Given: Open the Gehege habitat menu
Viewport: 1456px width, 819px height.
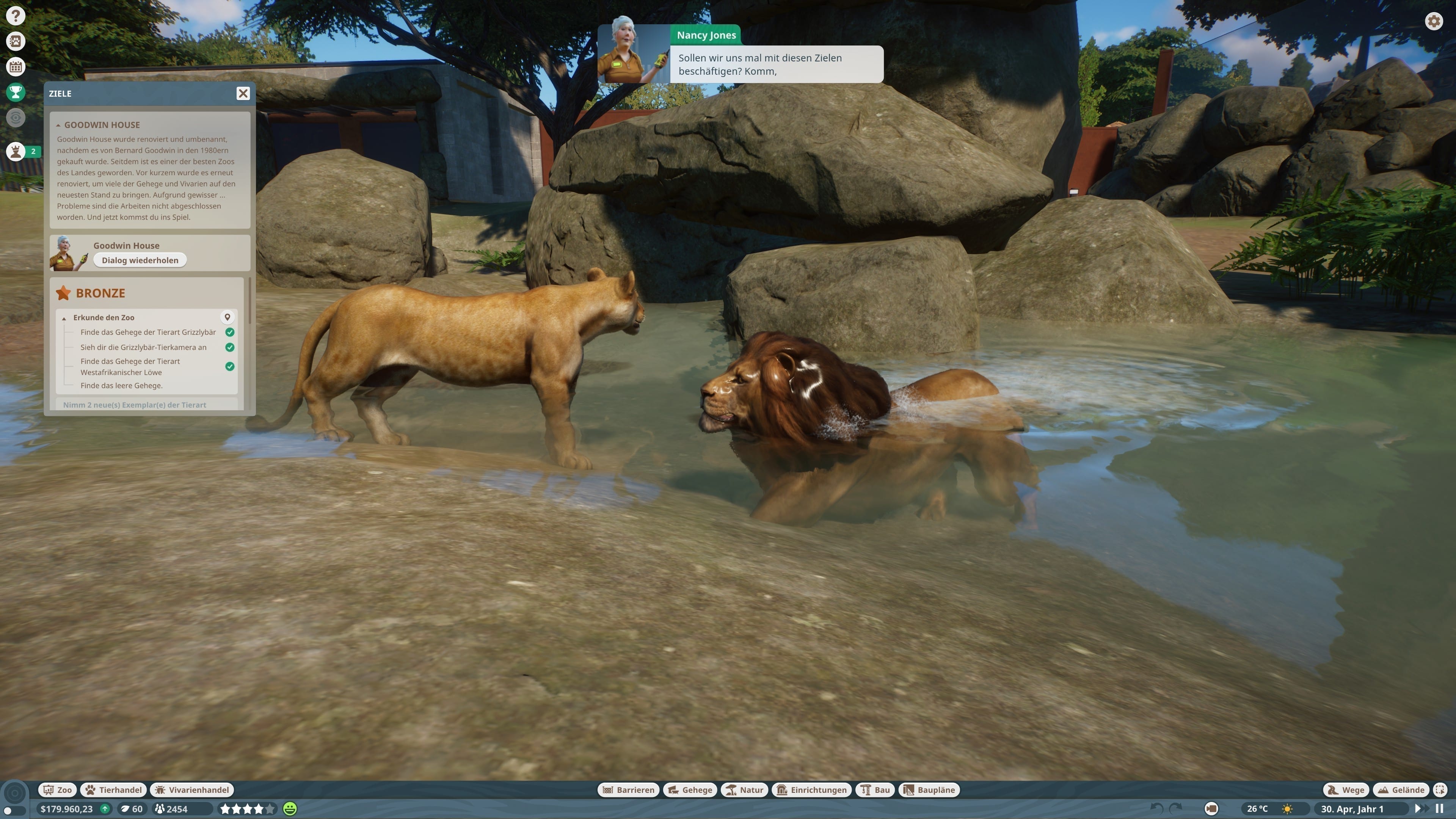Looking at the screenshot, I should click(x=690, y=789).
